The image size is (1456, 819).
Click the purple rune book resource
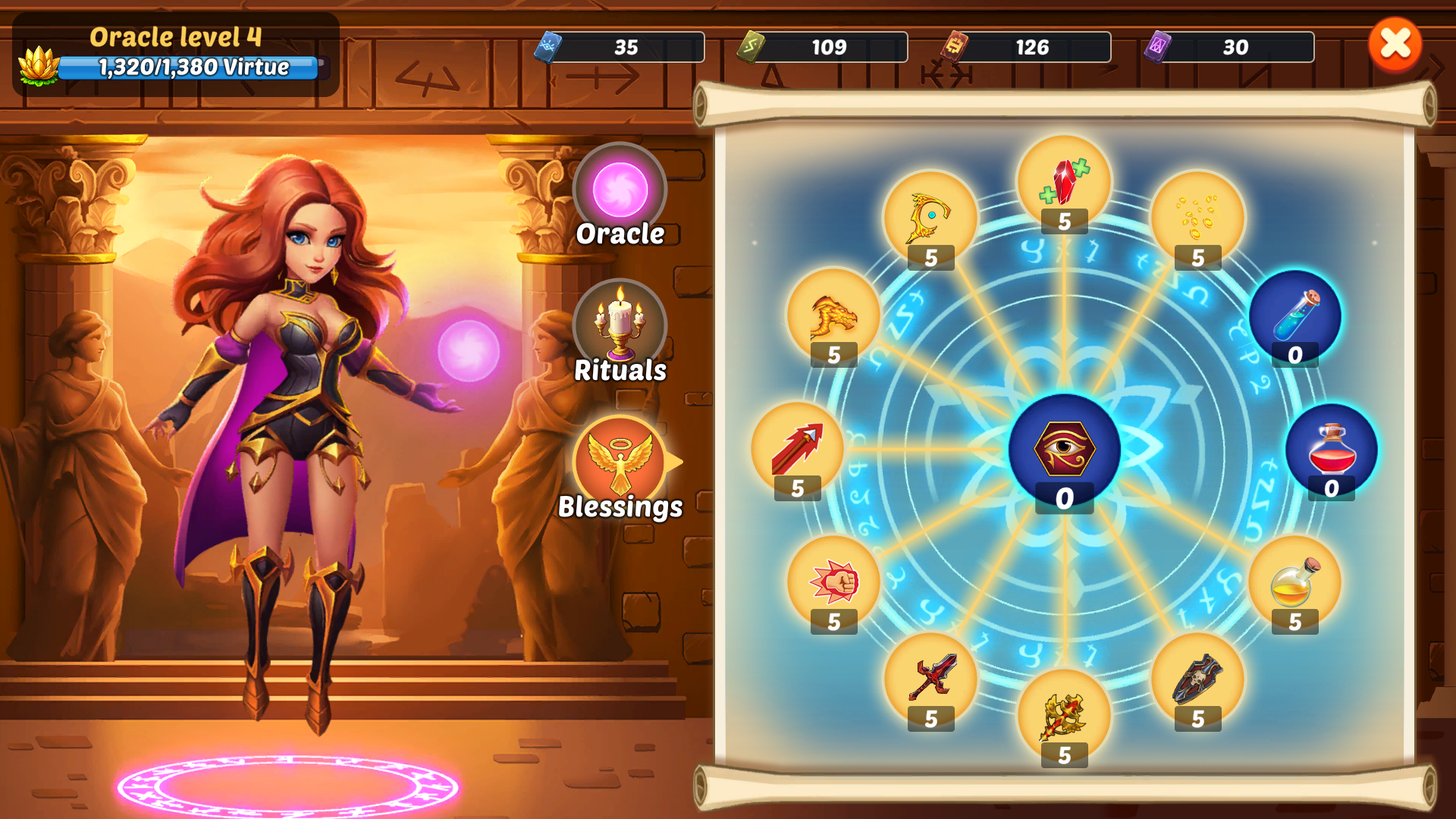(1157, 47)
